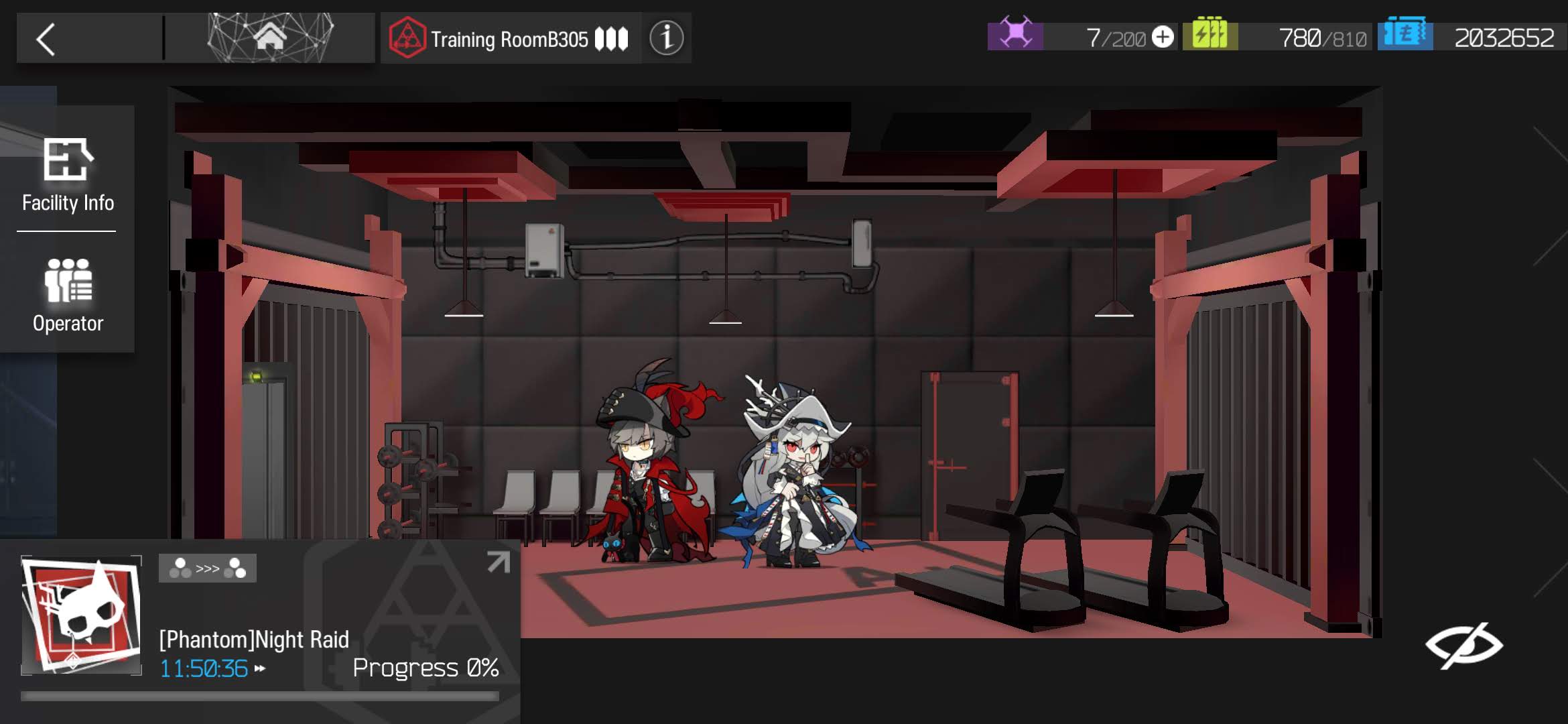Screen dimensions: 1568x724
Task: Open the Training Room B305 title button
Action: [x=510, y=39]
